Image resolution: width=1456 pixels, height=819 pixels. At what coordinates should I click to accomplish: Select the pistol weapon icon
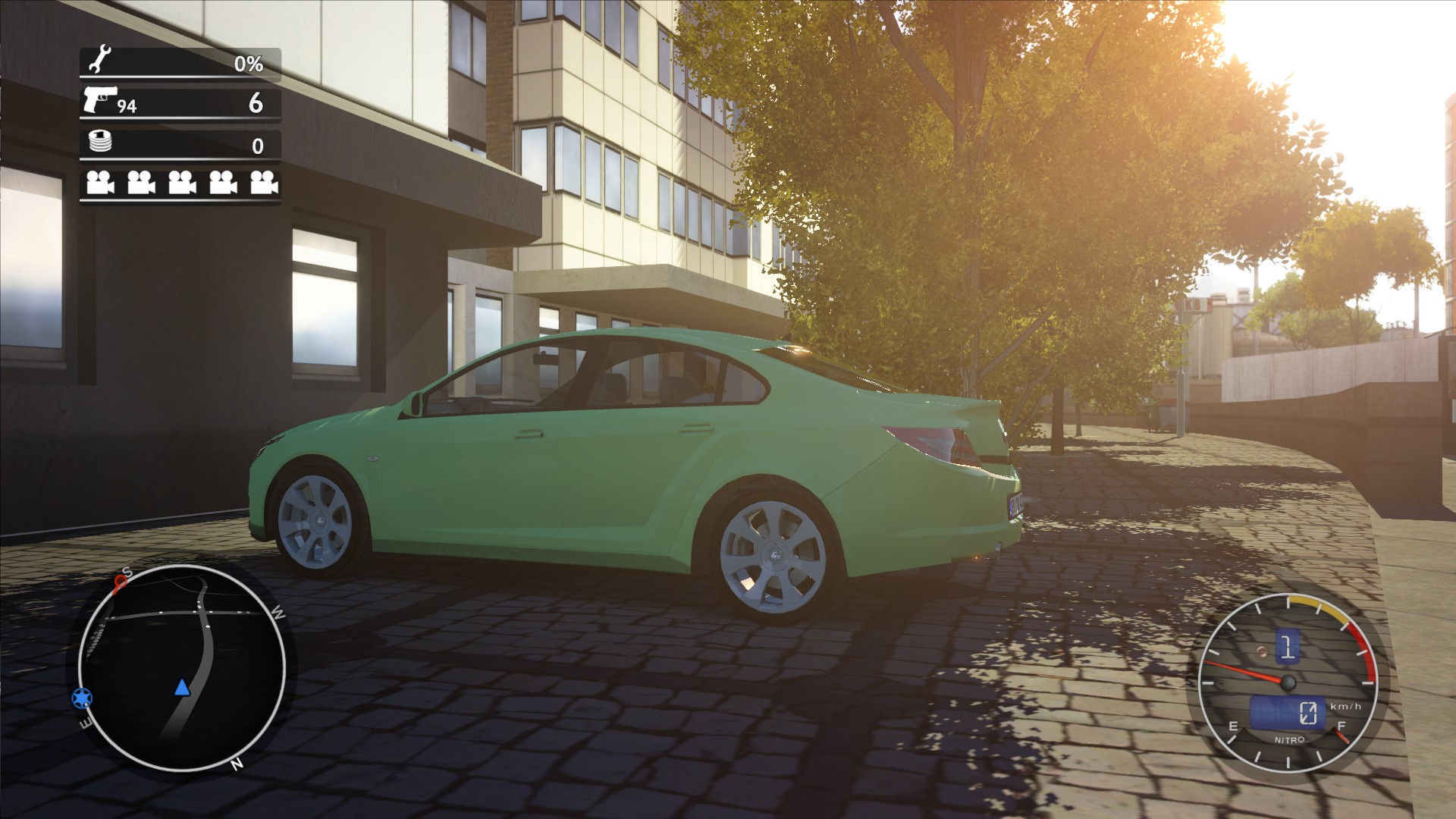tap(99, 99)
